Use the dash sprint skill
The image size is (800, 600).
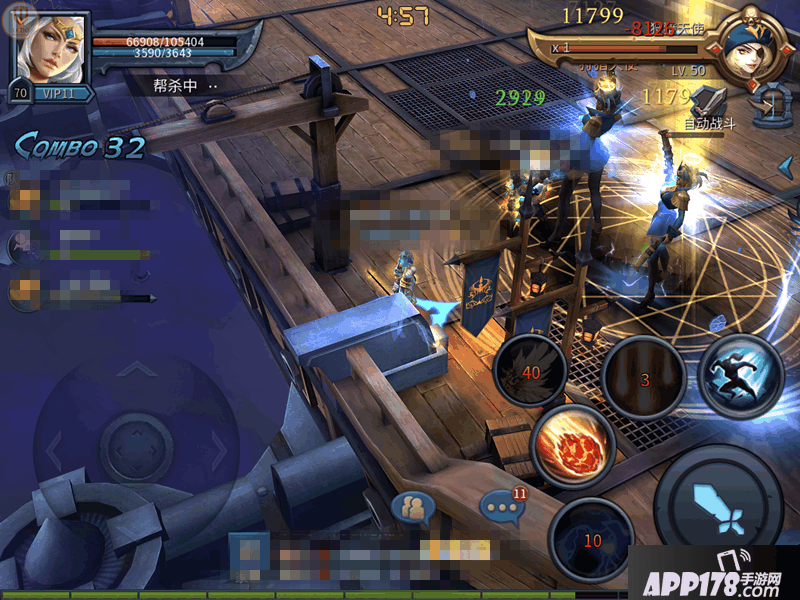pyautogui.click(x=740, y=376)
